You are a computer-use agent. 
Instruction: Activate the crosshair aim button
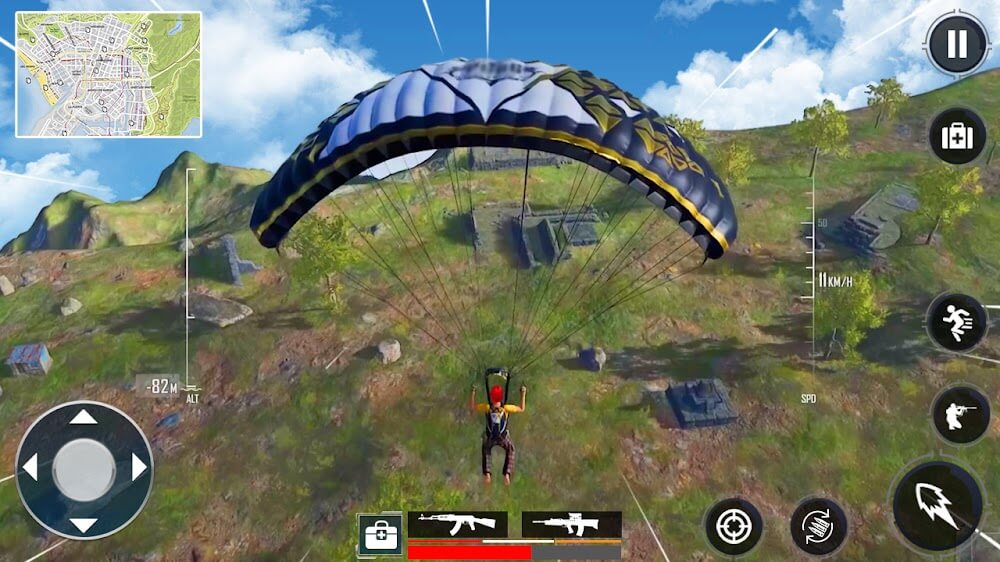(x=733, y=527)
